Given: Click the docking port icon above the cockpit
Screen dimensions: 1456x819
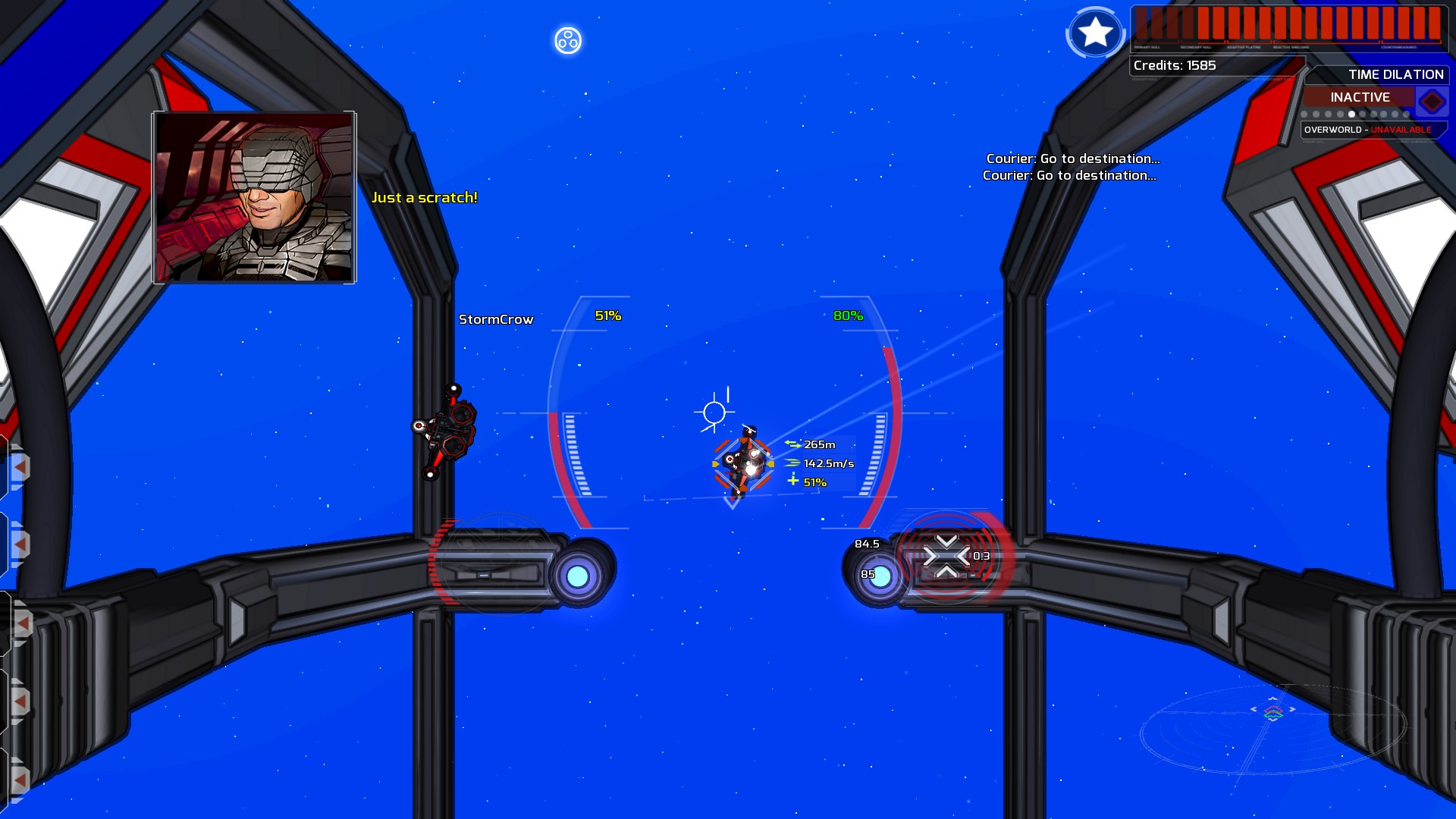Looking at the screenshot, I should (x=567, y=41).
